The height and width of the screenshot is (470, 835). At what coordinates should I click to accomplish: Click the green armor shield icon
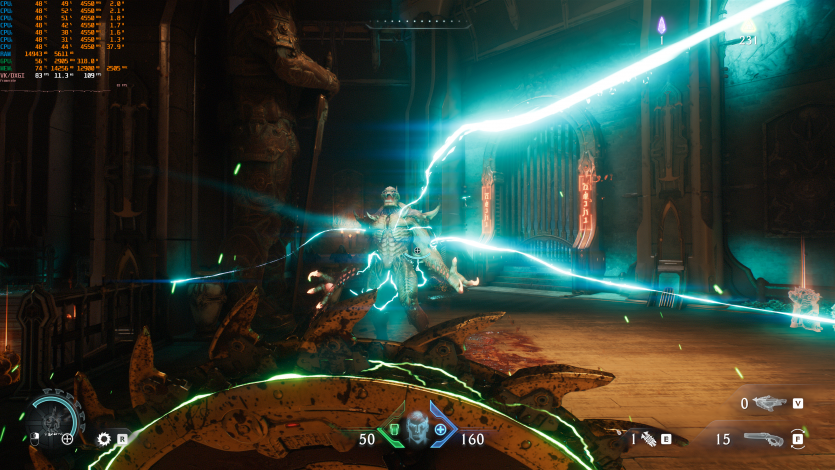tap(393, 430)
